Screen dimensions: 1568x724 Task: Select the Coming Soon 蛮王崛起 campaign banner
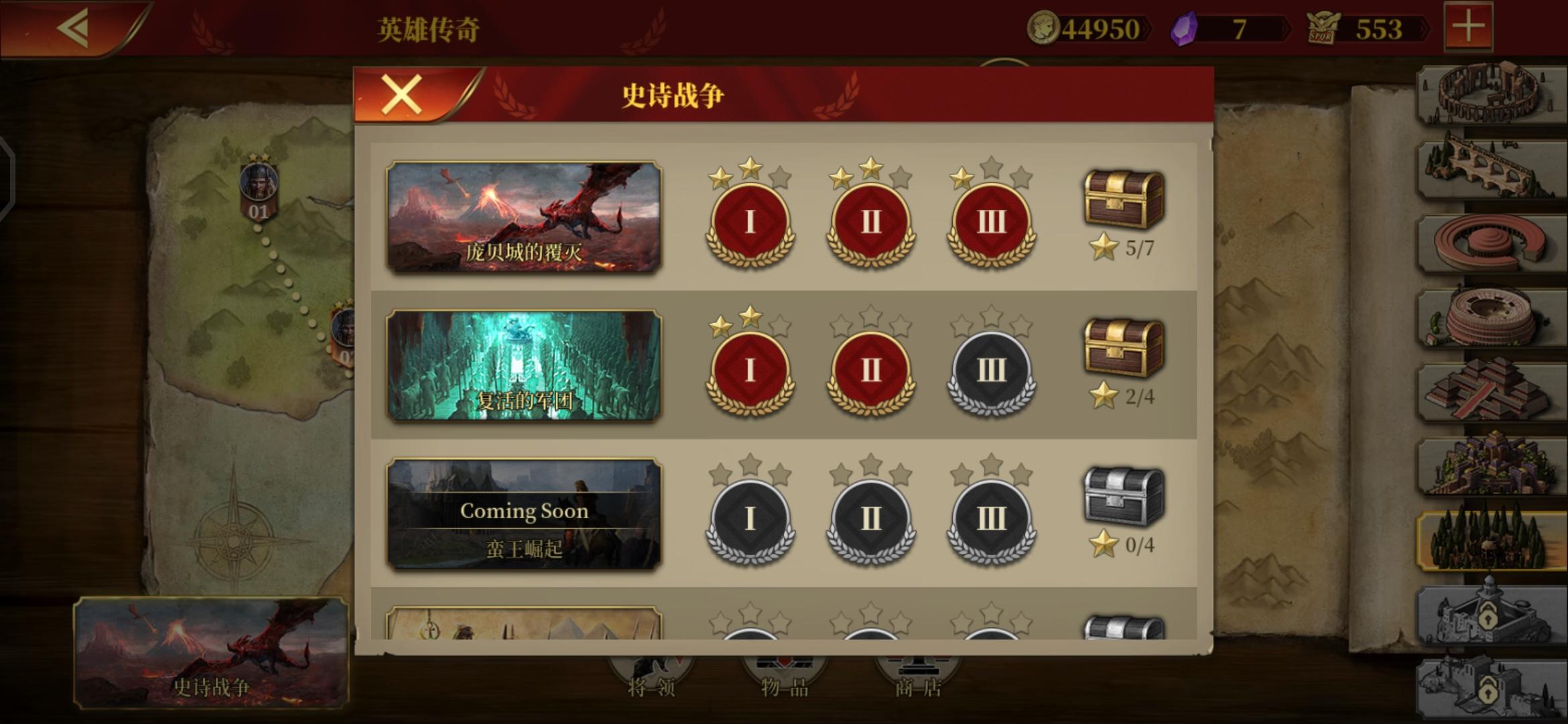coord(525,513)
